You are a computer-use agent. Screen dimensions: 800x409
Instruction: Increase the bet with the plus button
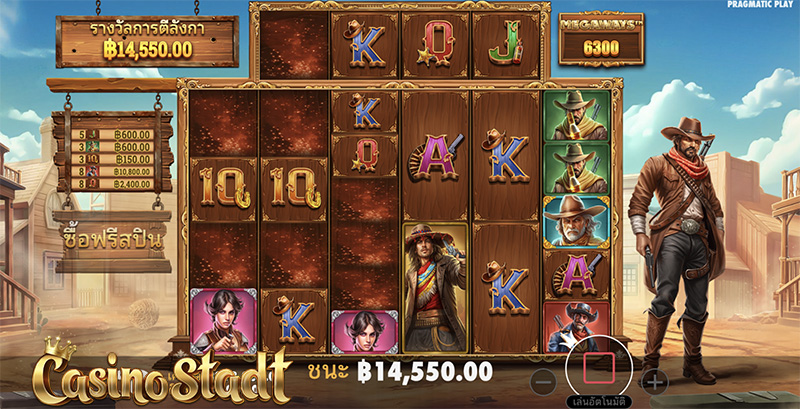pos(653,381)
